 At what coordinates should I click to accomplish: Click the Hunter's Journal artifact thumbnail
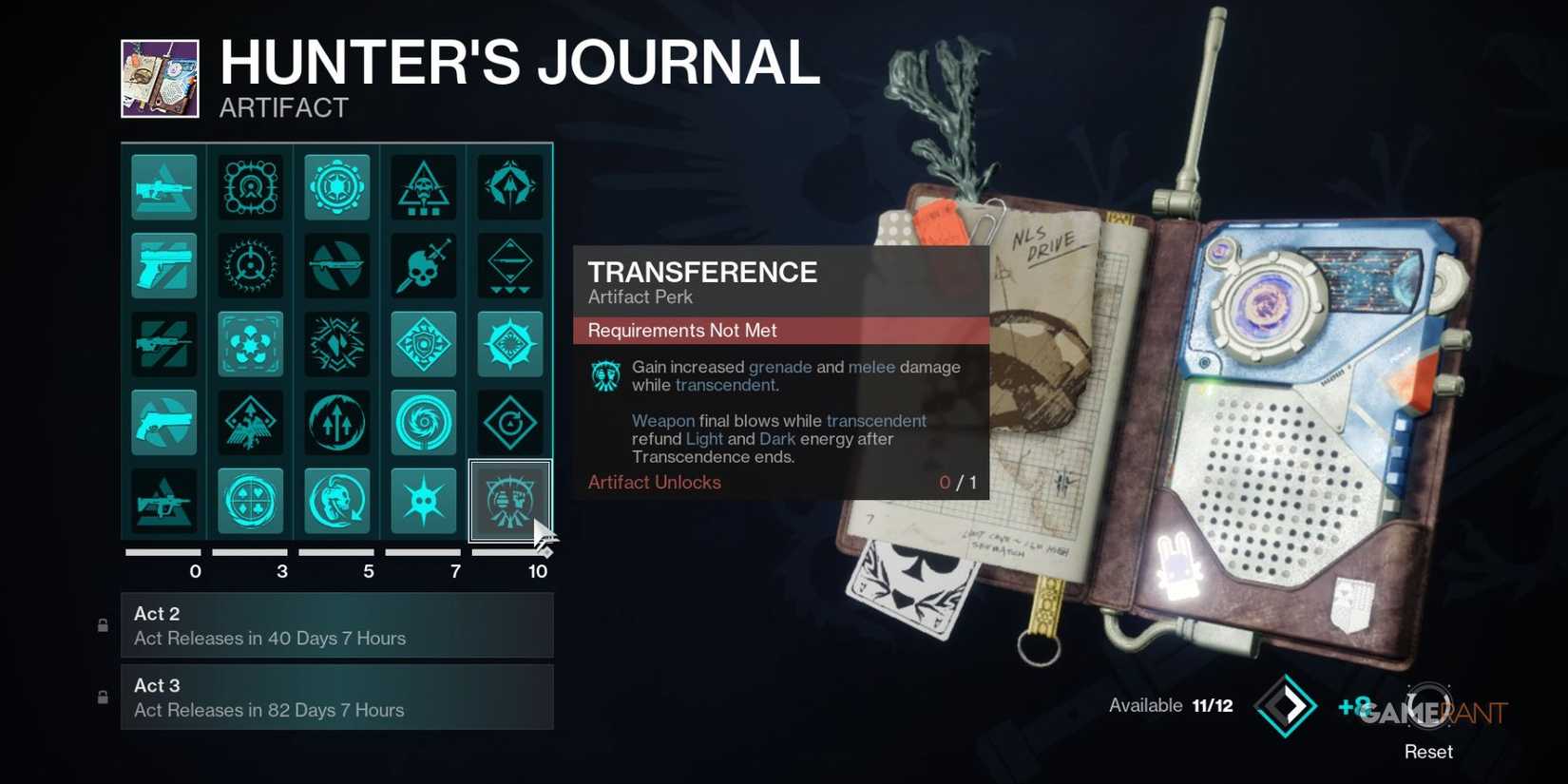(162, 77)
